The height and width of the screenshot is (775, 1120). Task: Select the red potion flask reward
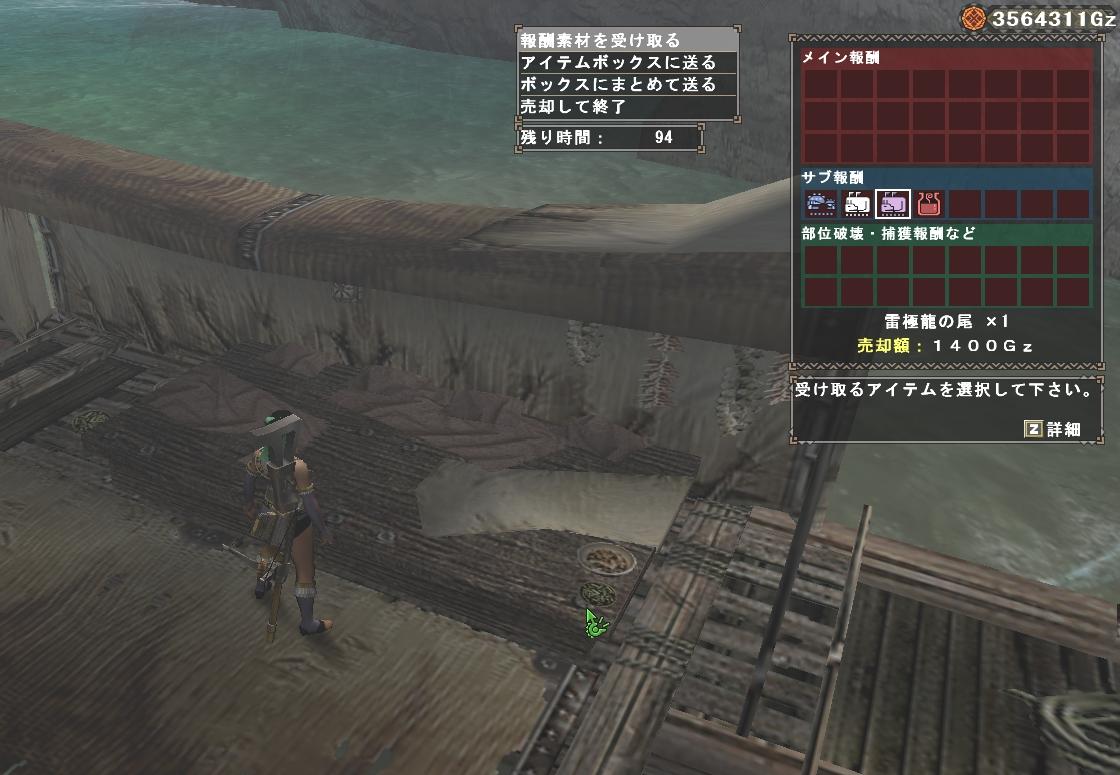[x=930, y=204]
